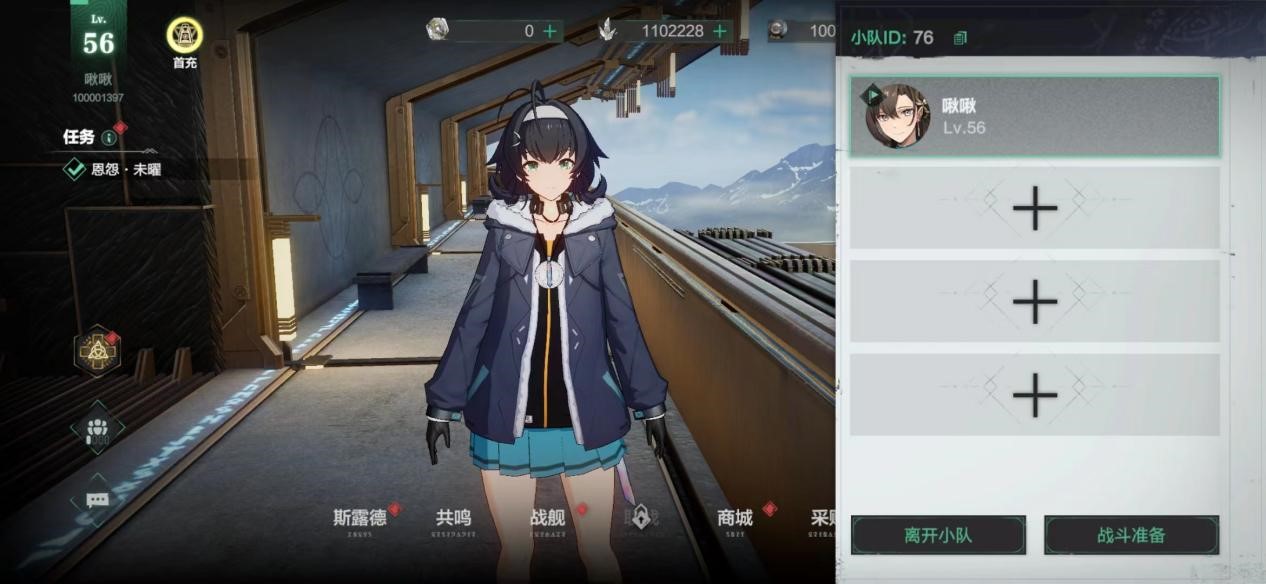This screenshot has height=584, width=1266.
Task: Leave the squad with 离开小队
Action: click(x=938, y=535)
